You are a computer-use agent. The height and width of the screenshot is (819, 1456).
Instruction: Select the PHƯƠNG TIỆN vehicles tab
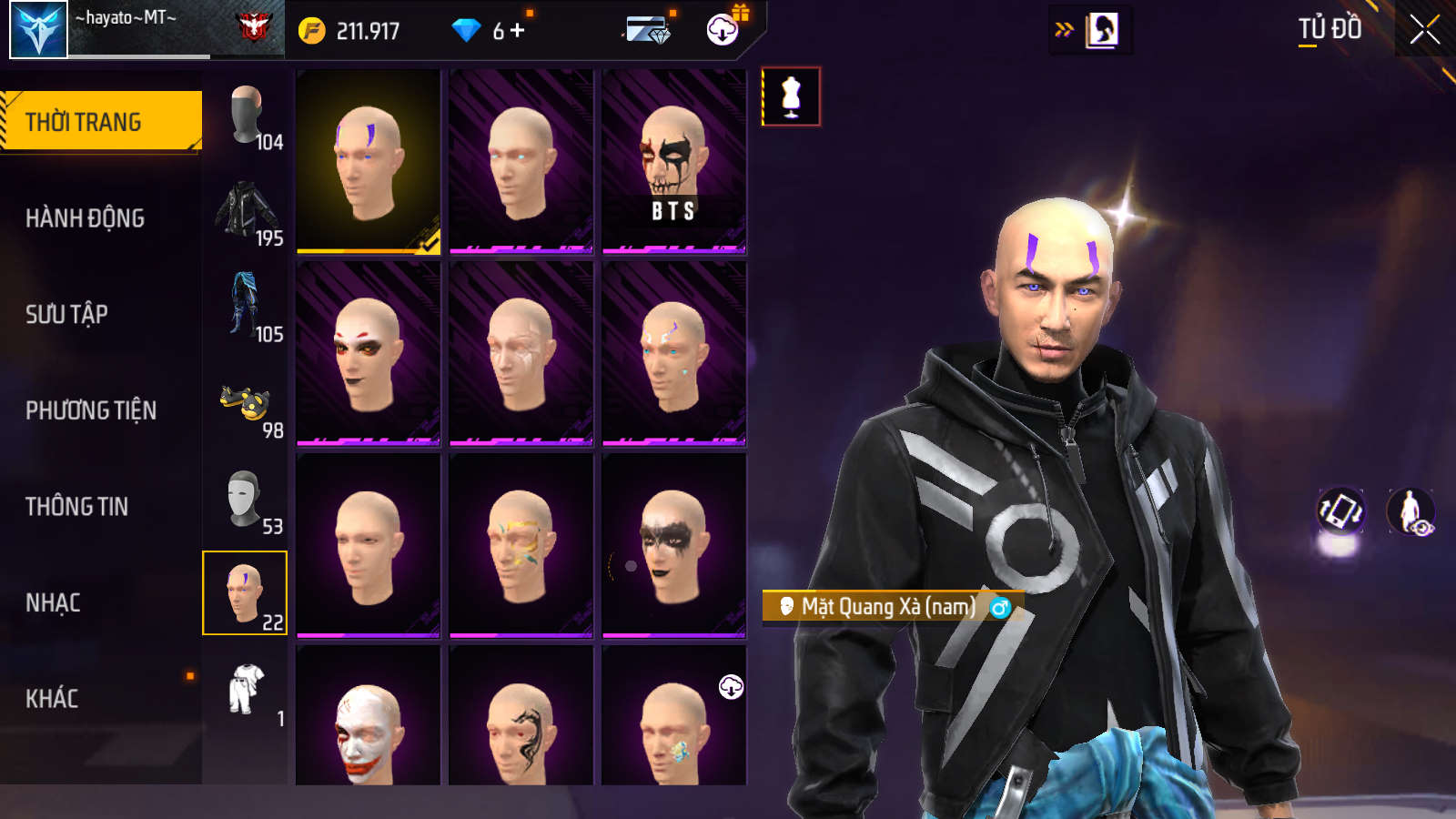[x=91, y=410]
